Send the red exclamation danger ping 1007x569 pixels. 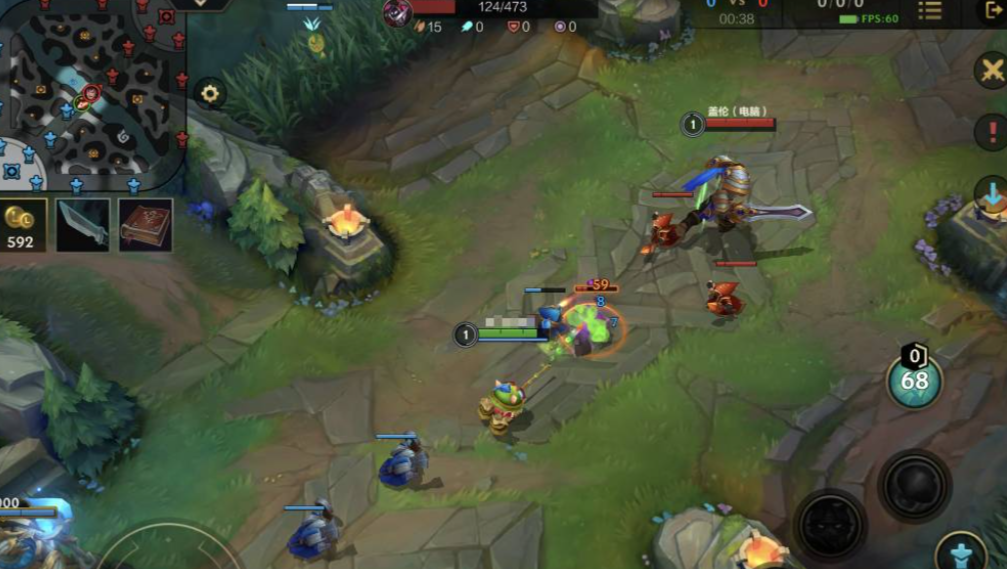pyautogui.click(x=990, y=132)
